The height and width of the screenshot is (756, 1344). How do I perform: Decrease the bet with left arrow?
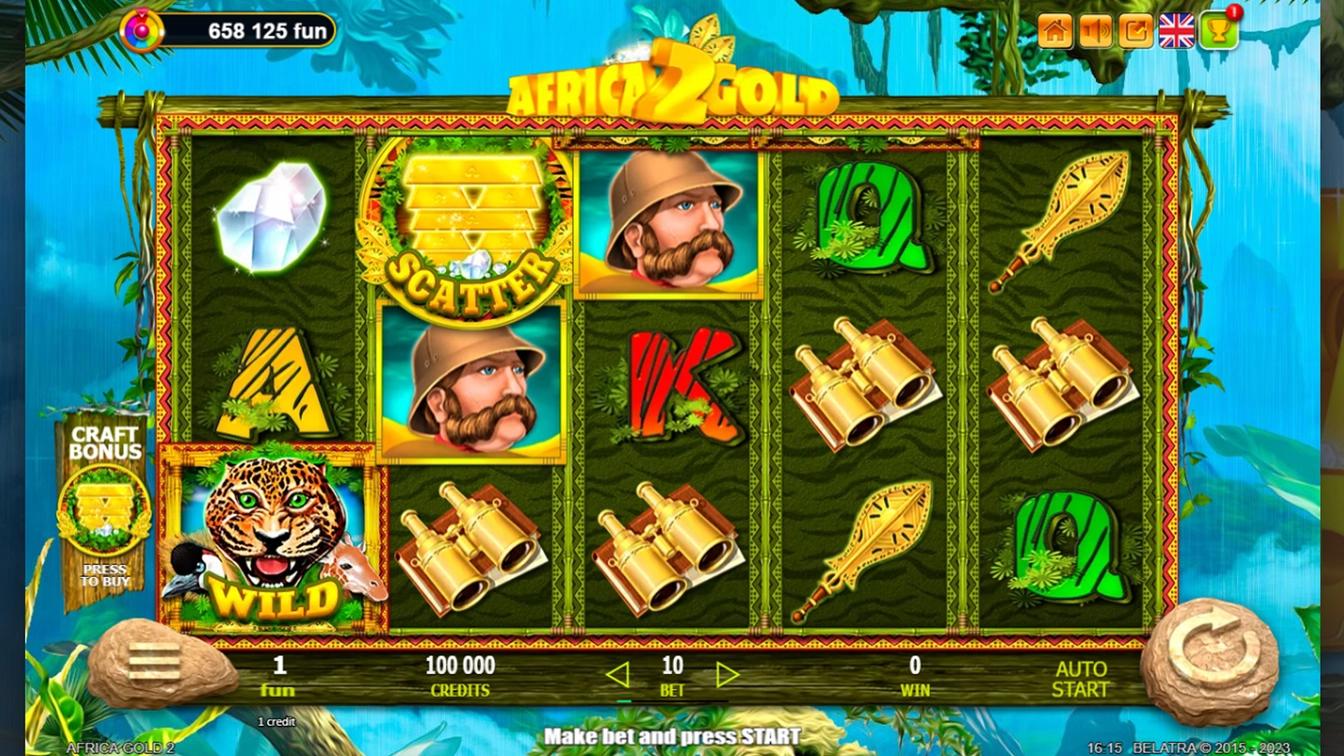(x=618, y=675)
